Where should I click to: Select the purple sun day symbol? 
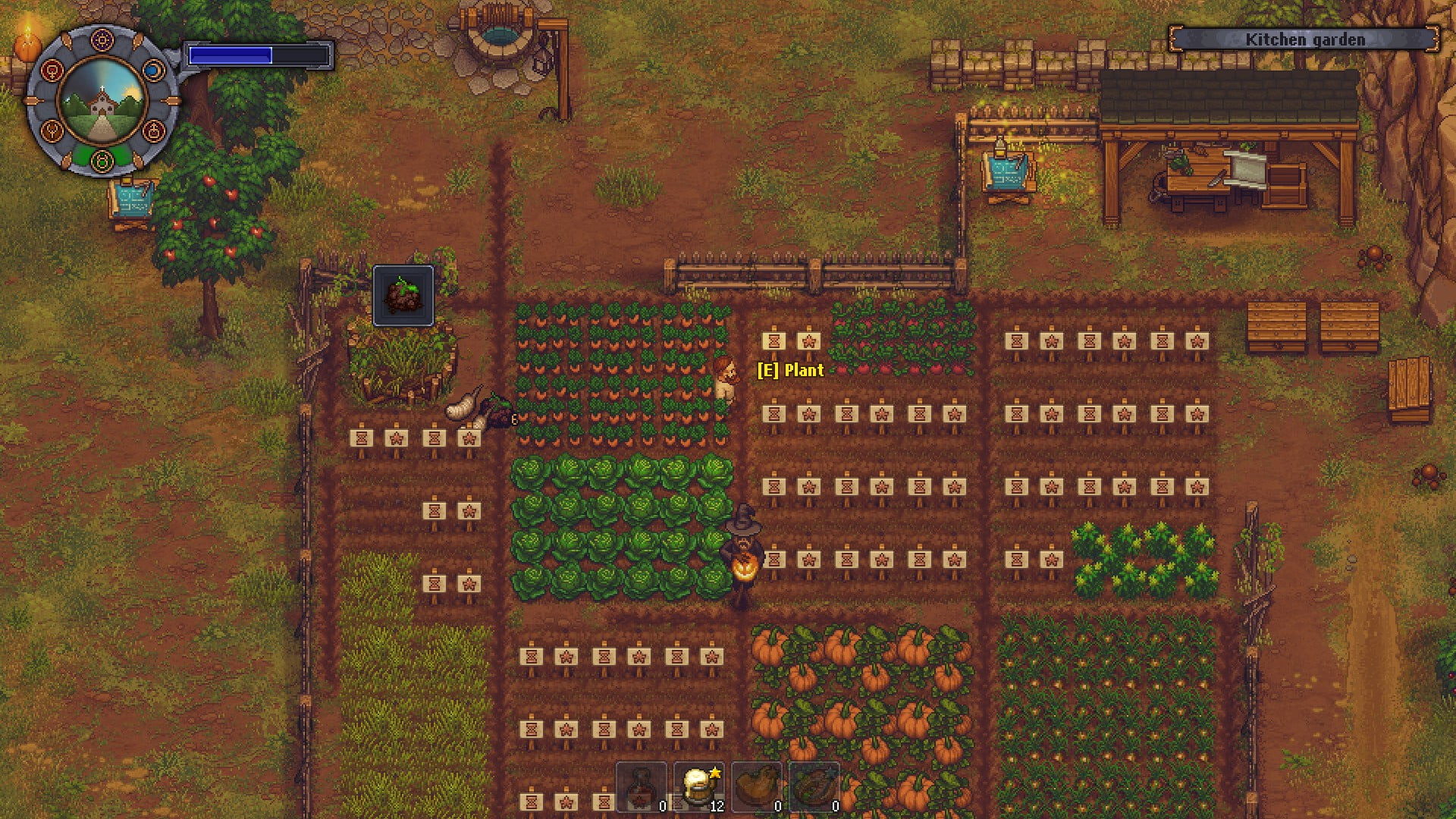(102, 39)
